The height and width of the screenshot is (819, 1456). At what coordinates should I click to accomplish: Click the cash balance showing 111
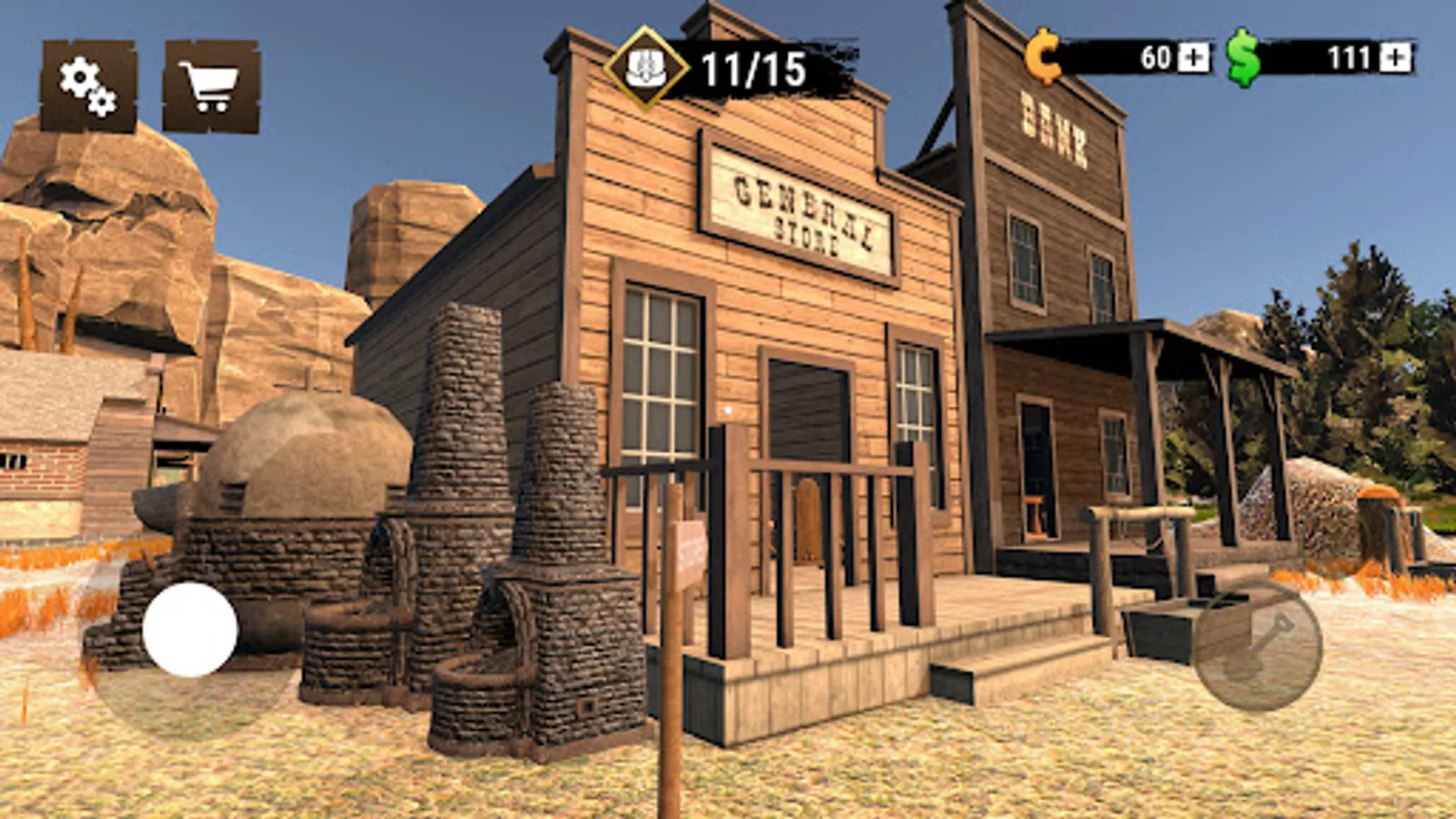1352,56
